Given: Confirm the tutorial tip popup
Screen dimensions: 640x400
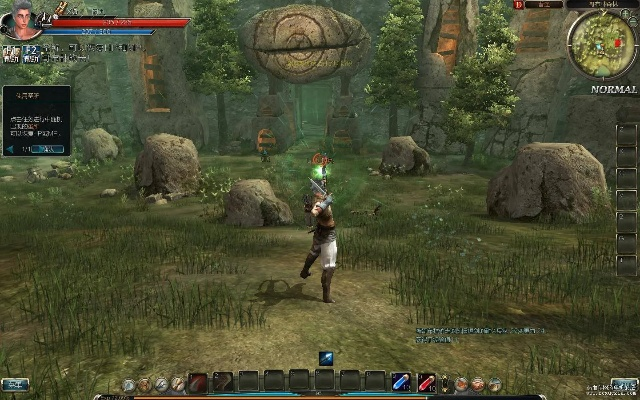Looking at the screenshot, I should click(47, 149).
